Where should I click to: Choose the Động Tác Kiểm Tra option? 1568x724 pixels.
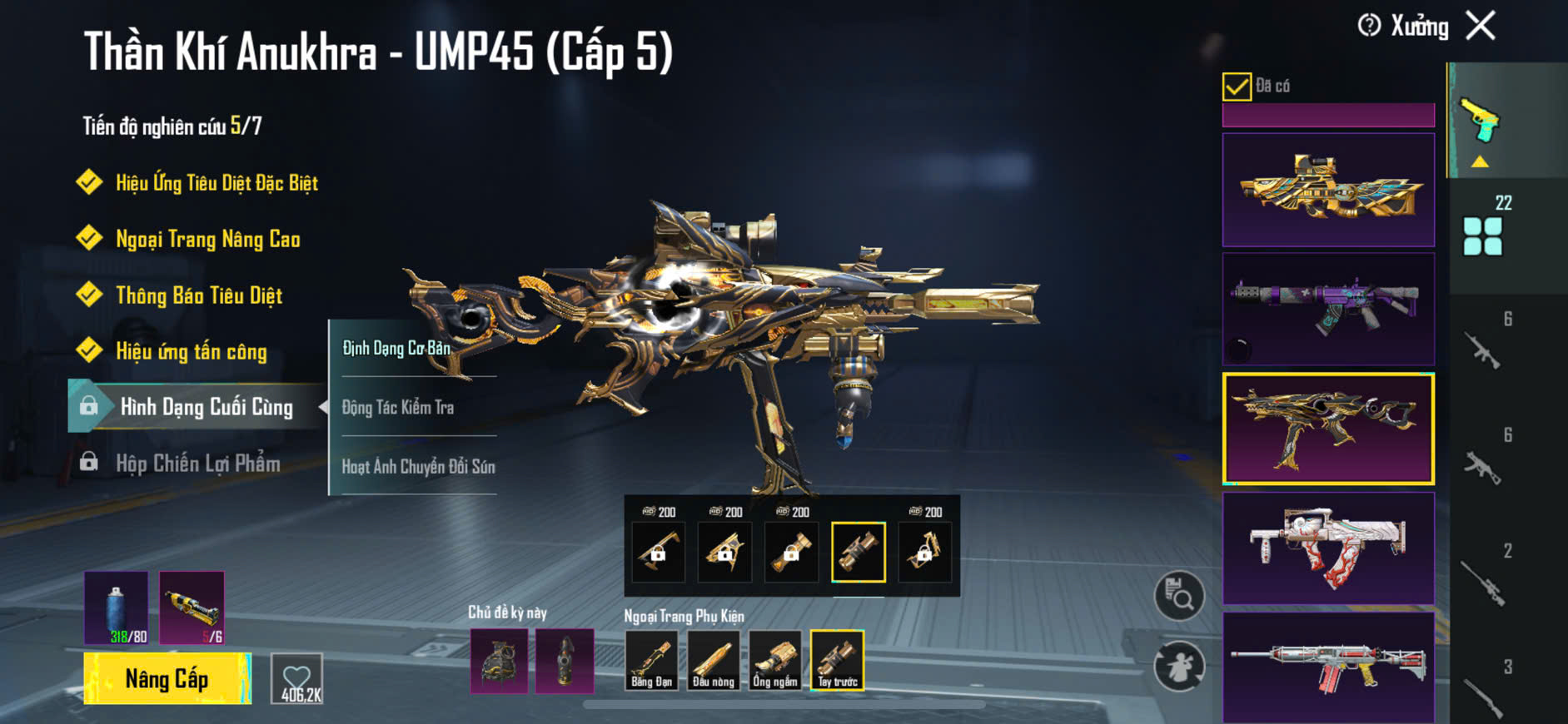point(398,407)
